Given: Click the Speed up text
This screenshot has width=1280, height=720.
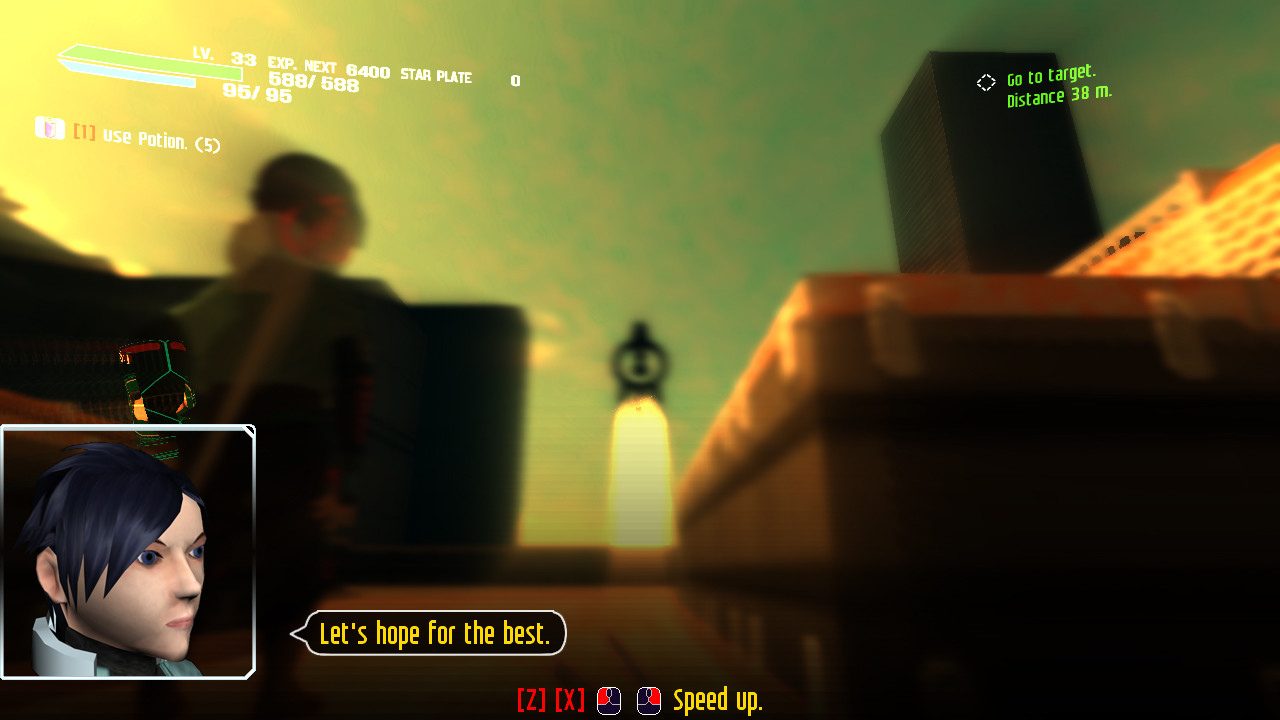Looking at the screenshot, I should click(718, 701).
